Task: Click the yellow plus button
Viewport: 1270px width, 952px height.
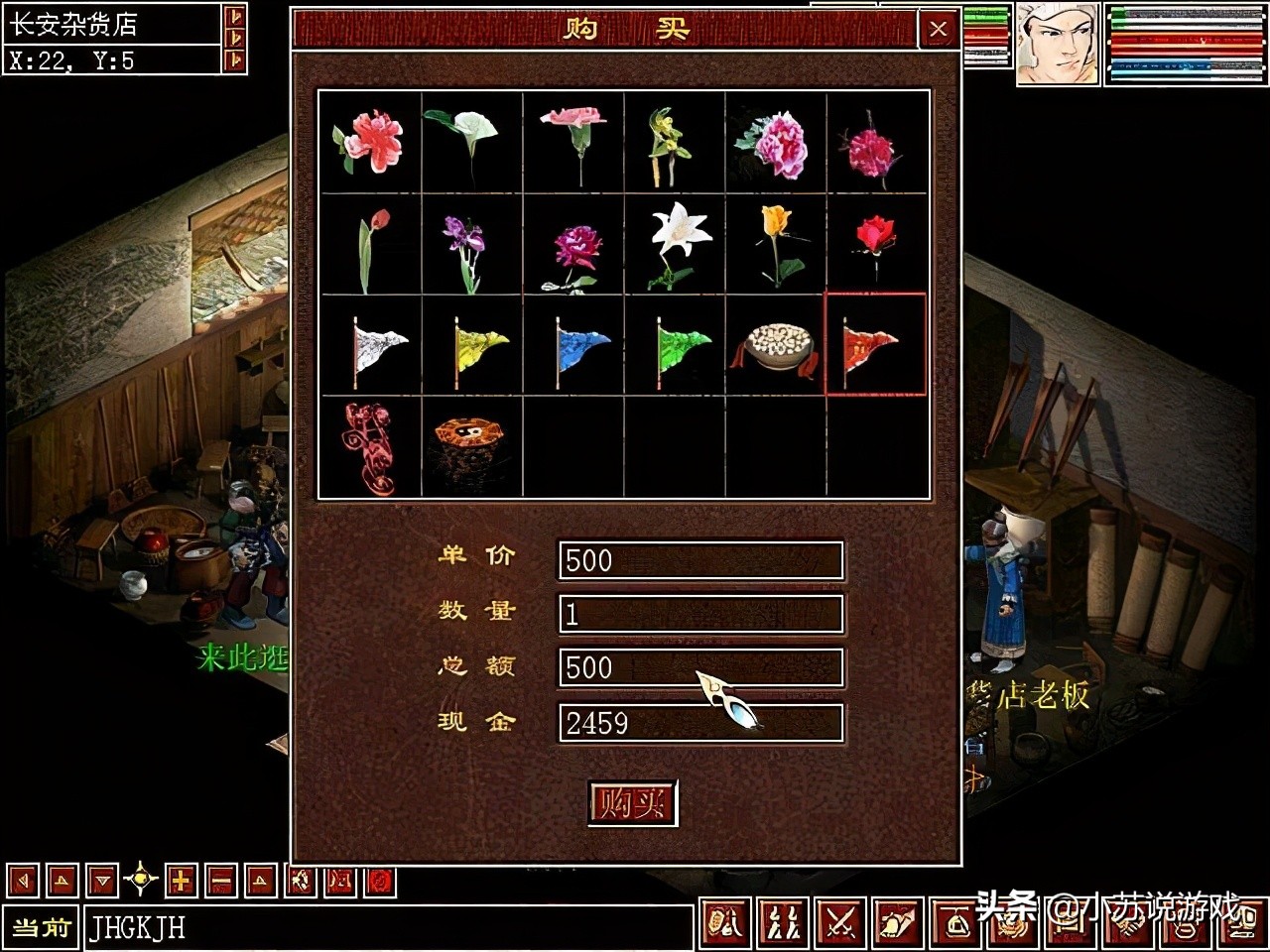Action: (x=181, y=880)
